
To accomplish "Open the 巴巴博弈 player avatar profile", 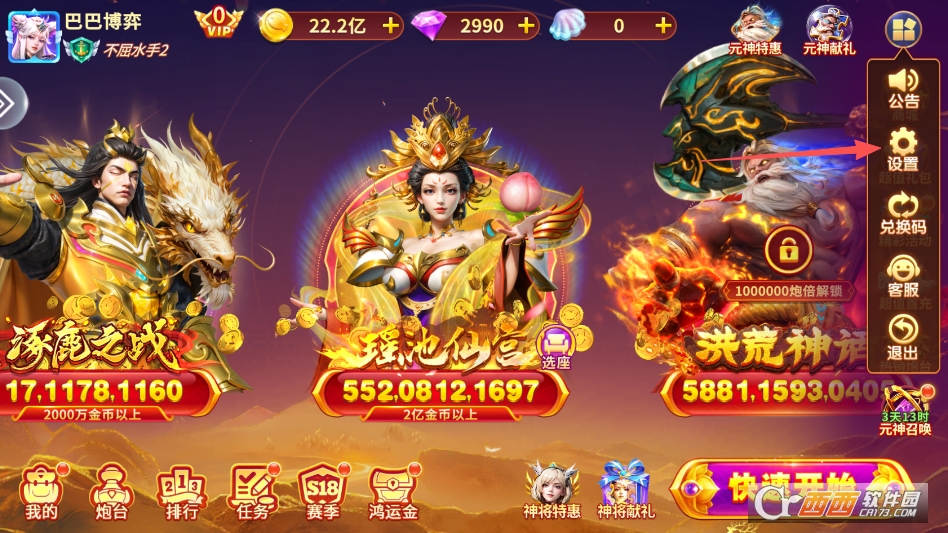I will pos(34,36).
